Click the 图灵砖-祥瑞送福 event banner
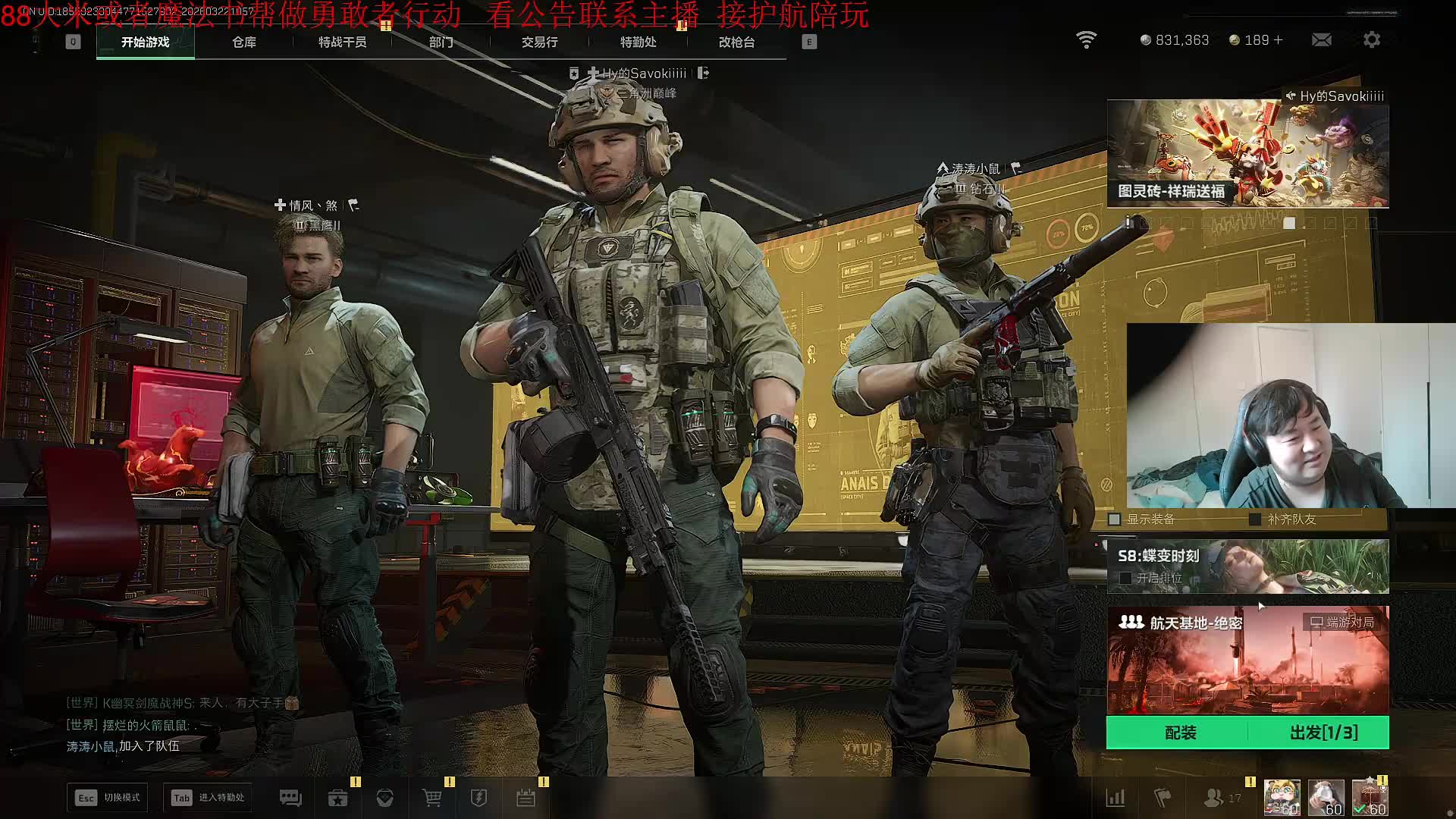This screenshot has height=819, width=1456. click(x=1247, y=154)
